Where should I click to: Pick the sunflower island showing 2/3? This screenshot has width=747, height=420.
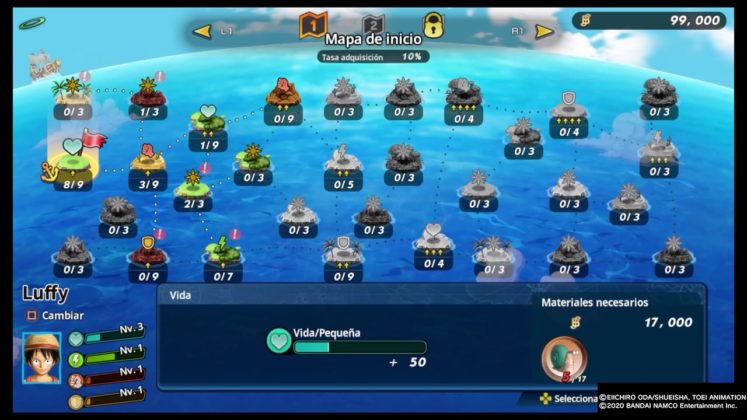pos(193,186)
